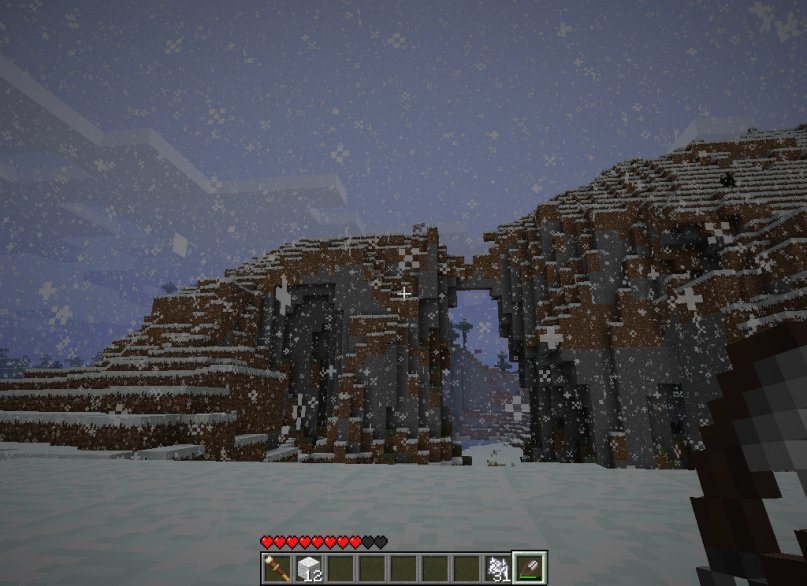Select the white item stack of 31
The width and height of the screenshot is (807, 586).
497,568
